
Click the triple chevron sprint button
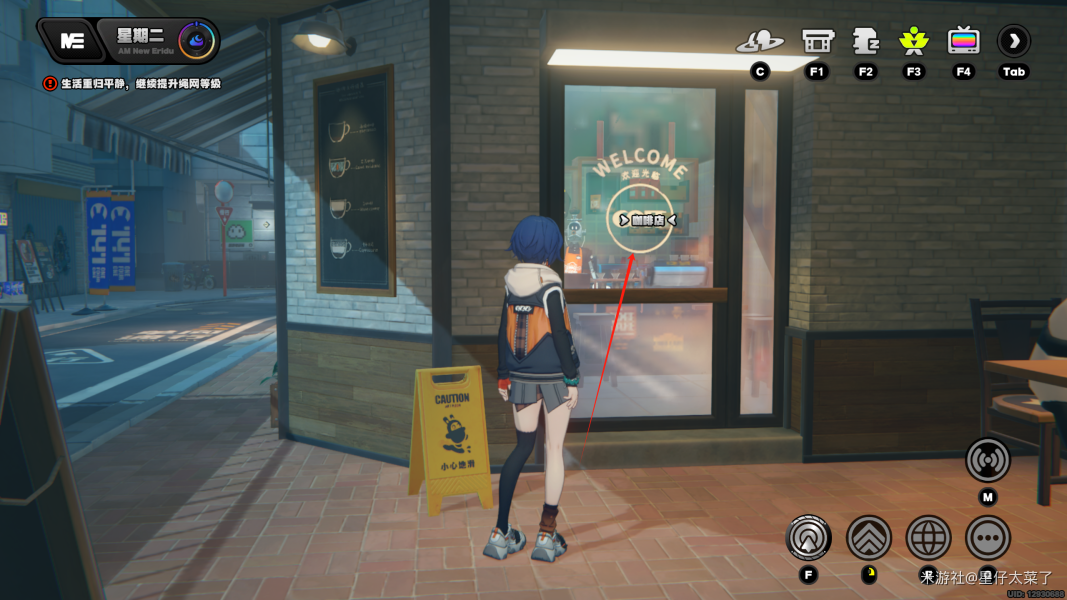point(869,538)
